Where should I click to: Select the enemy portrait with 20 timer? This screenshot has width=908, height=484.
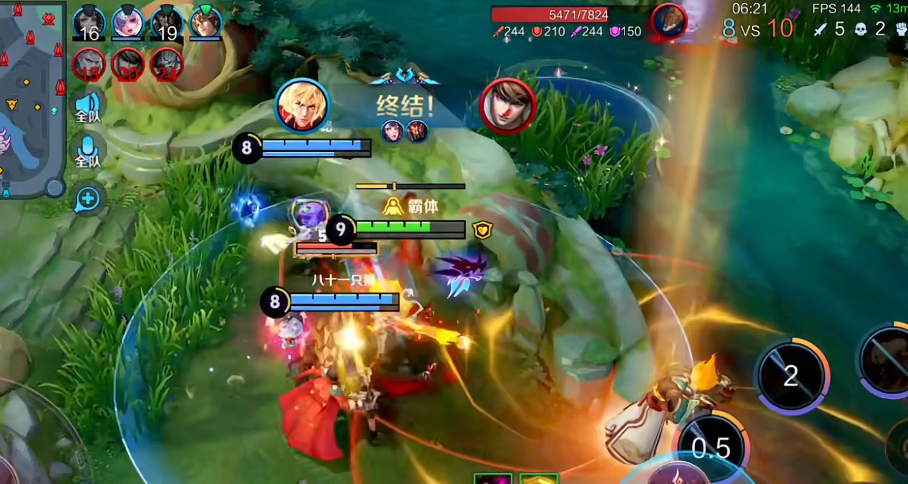[128, 65]
